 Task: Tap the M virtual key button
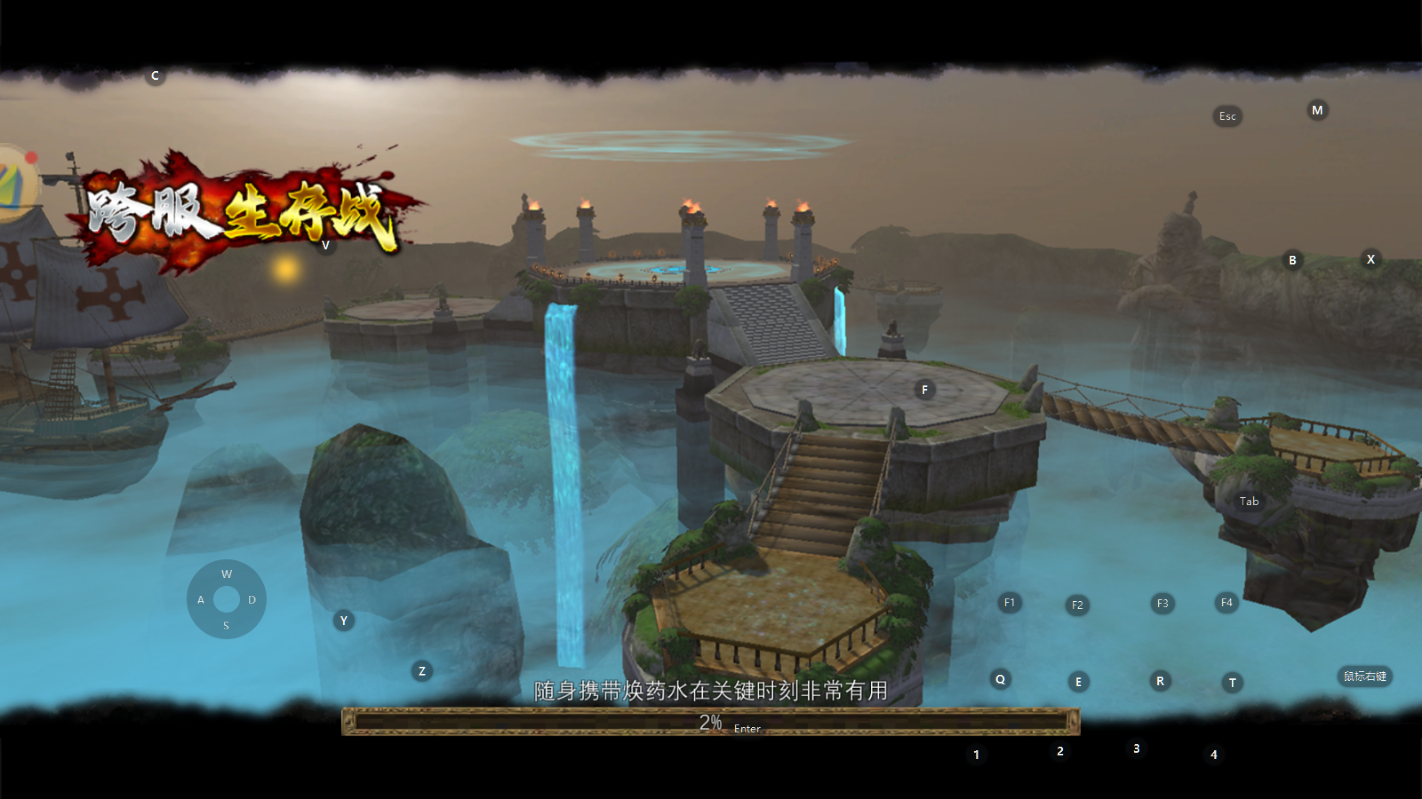coord(1317,110)
